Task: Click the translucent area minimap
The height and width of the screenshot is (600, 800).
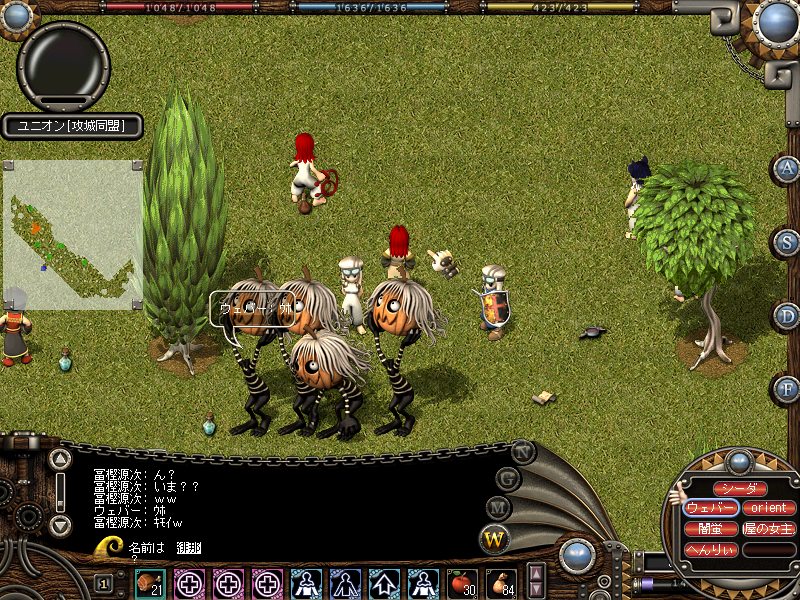Action: click(72, 234)
